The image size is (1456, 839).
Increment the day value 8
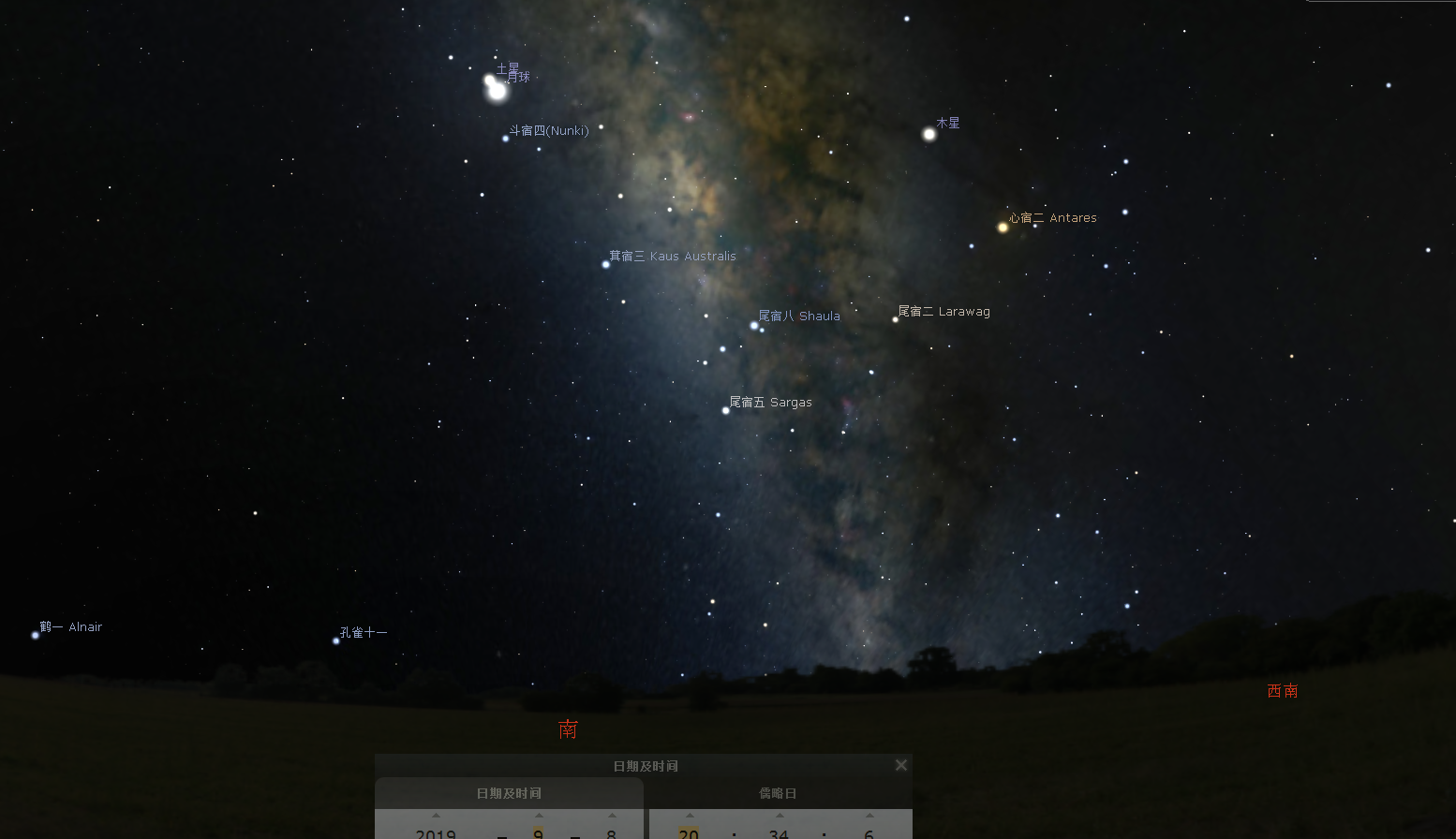pos(611,815)
